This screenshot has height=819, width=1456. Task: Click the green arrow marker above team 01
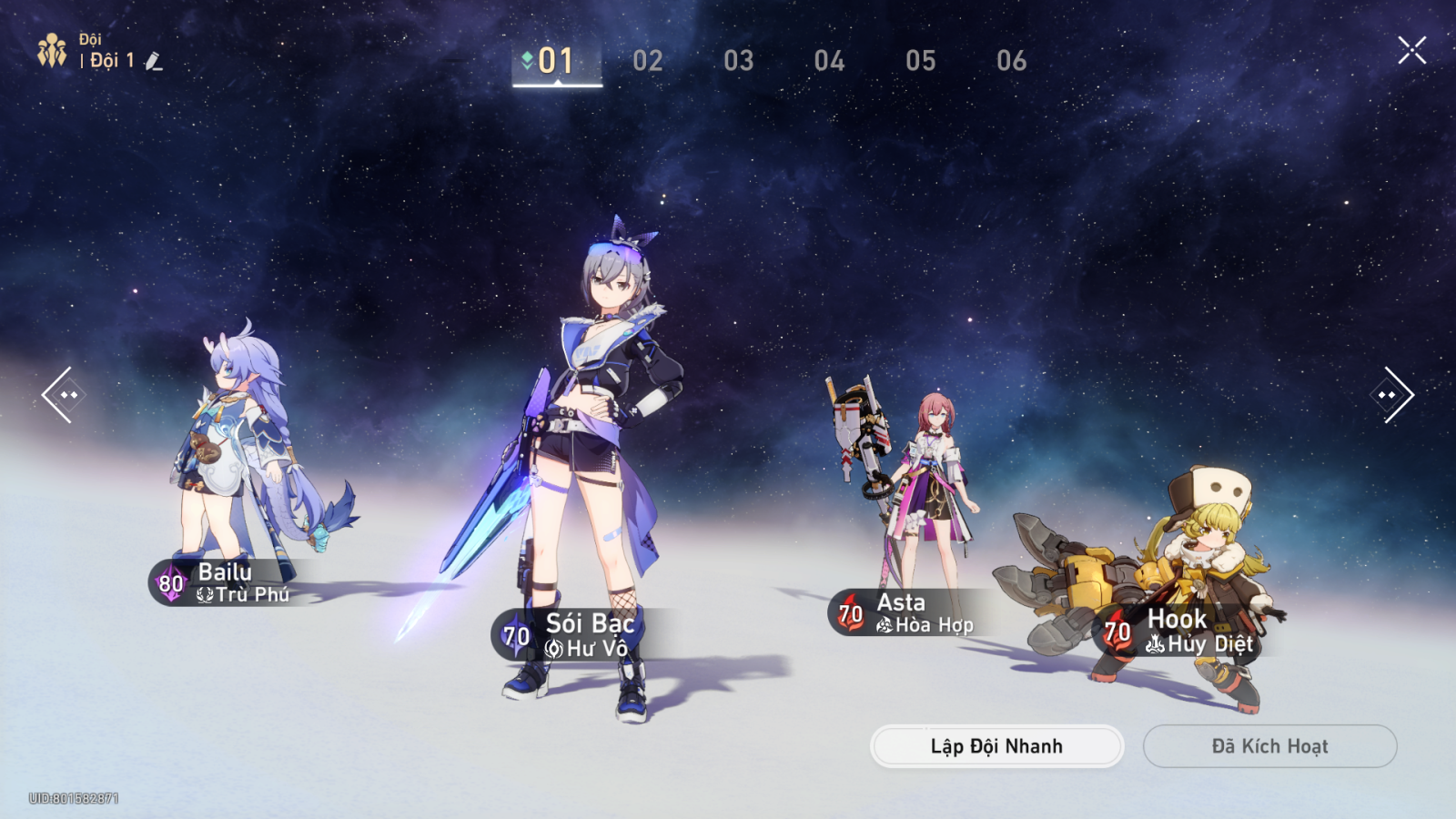[x=526, y=60]
